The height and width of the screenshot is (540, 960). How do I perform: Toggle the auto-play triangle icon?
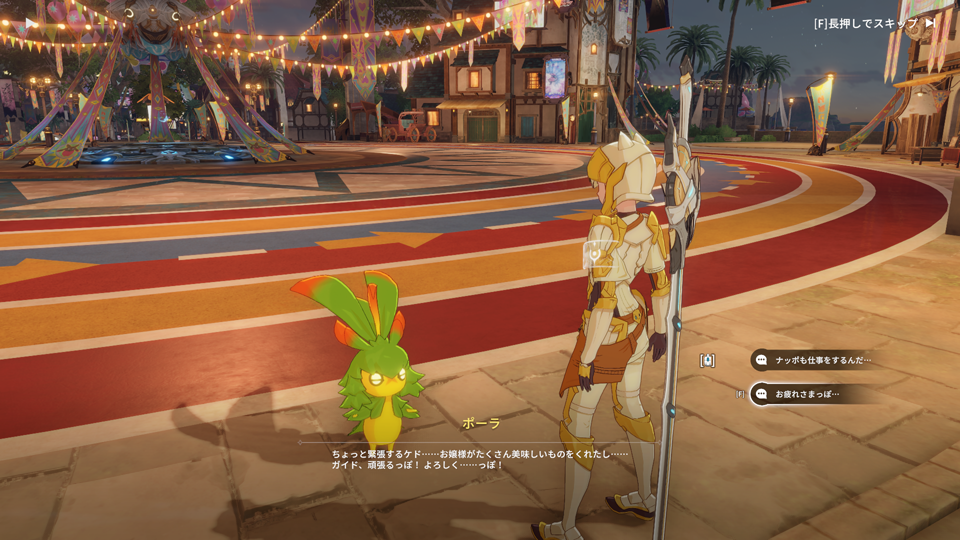(31, 22)
